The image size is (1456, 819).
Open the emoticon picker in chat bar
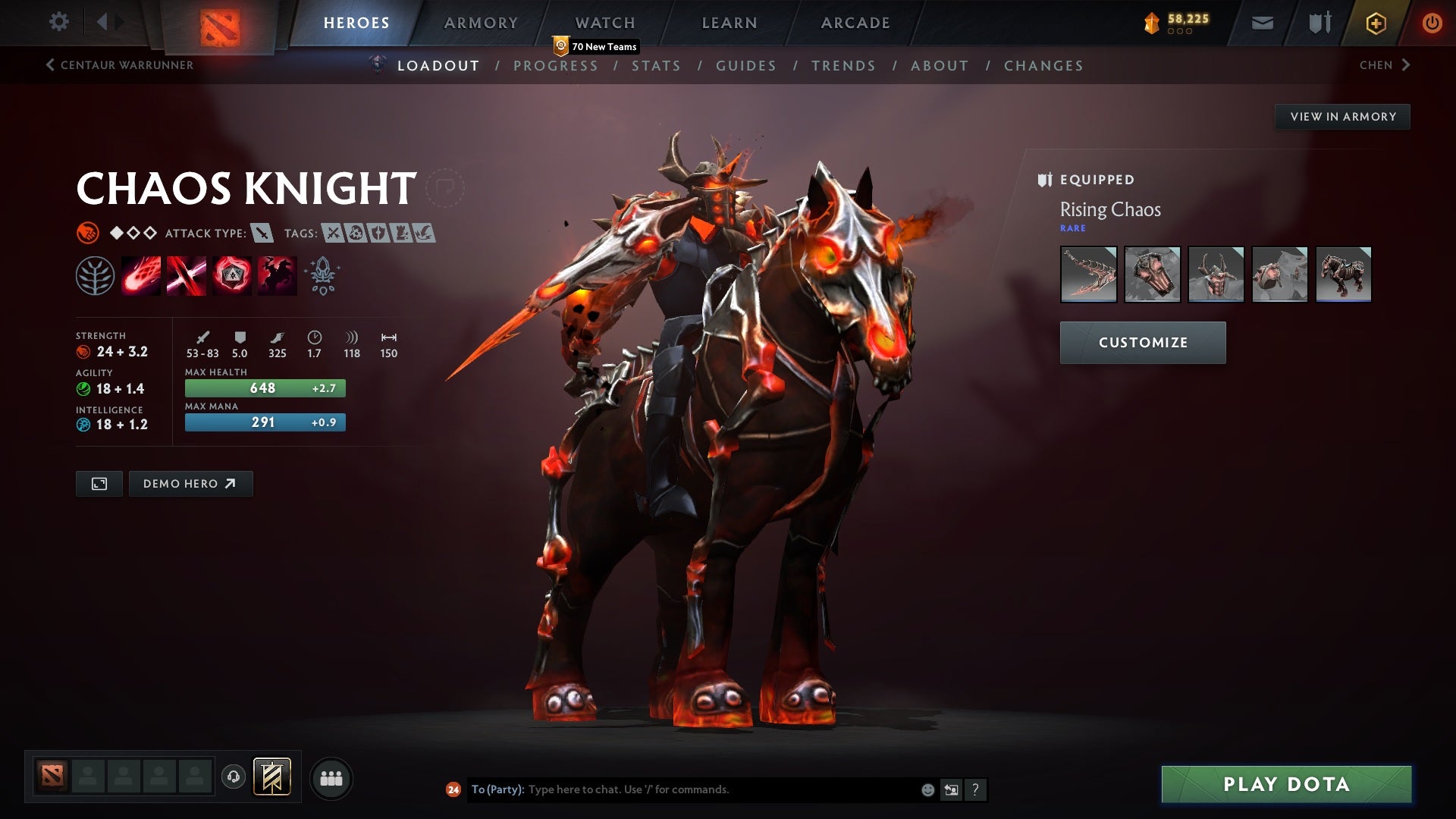(x=927, y=789)
